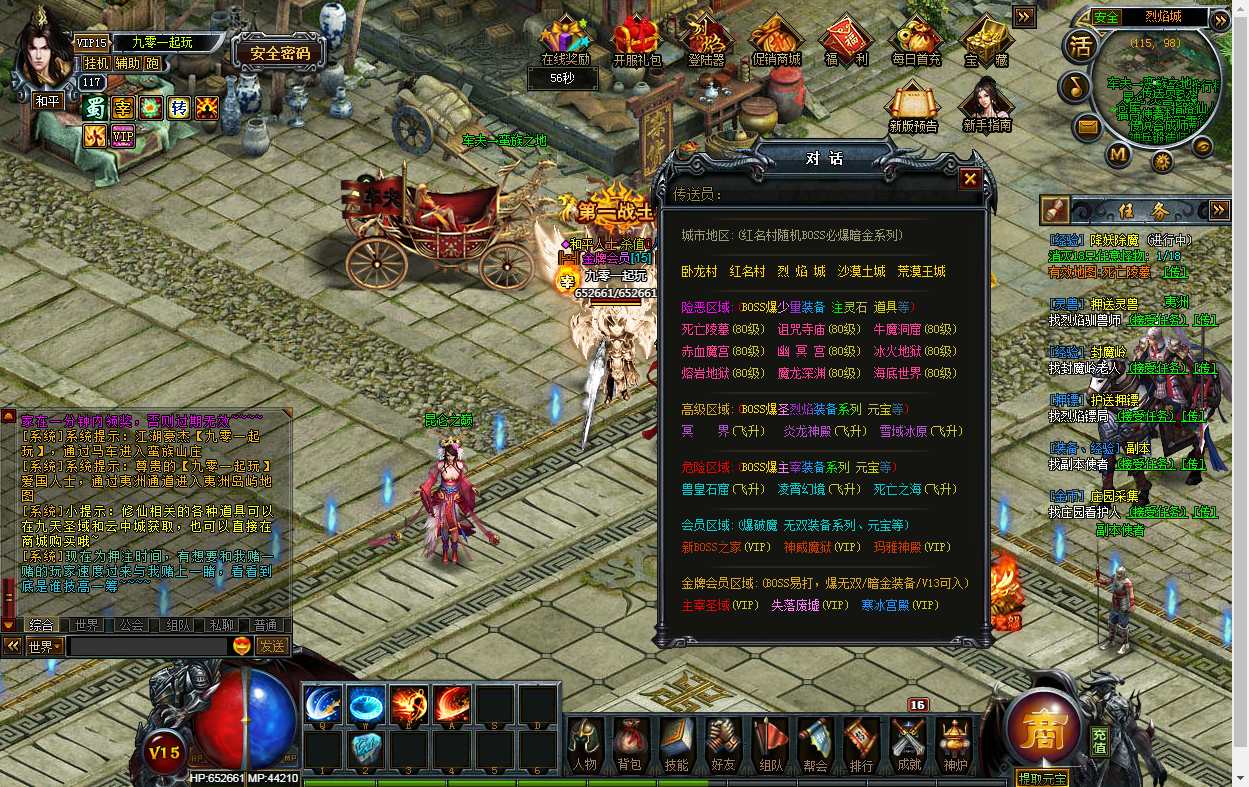Choose 雪域冰原 (飞升) destination
Screen dimensions: 1249x787
tap(920, 431)
